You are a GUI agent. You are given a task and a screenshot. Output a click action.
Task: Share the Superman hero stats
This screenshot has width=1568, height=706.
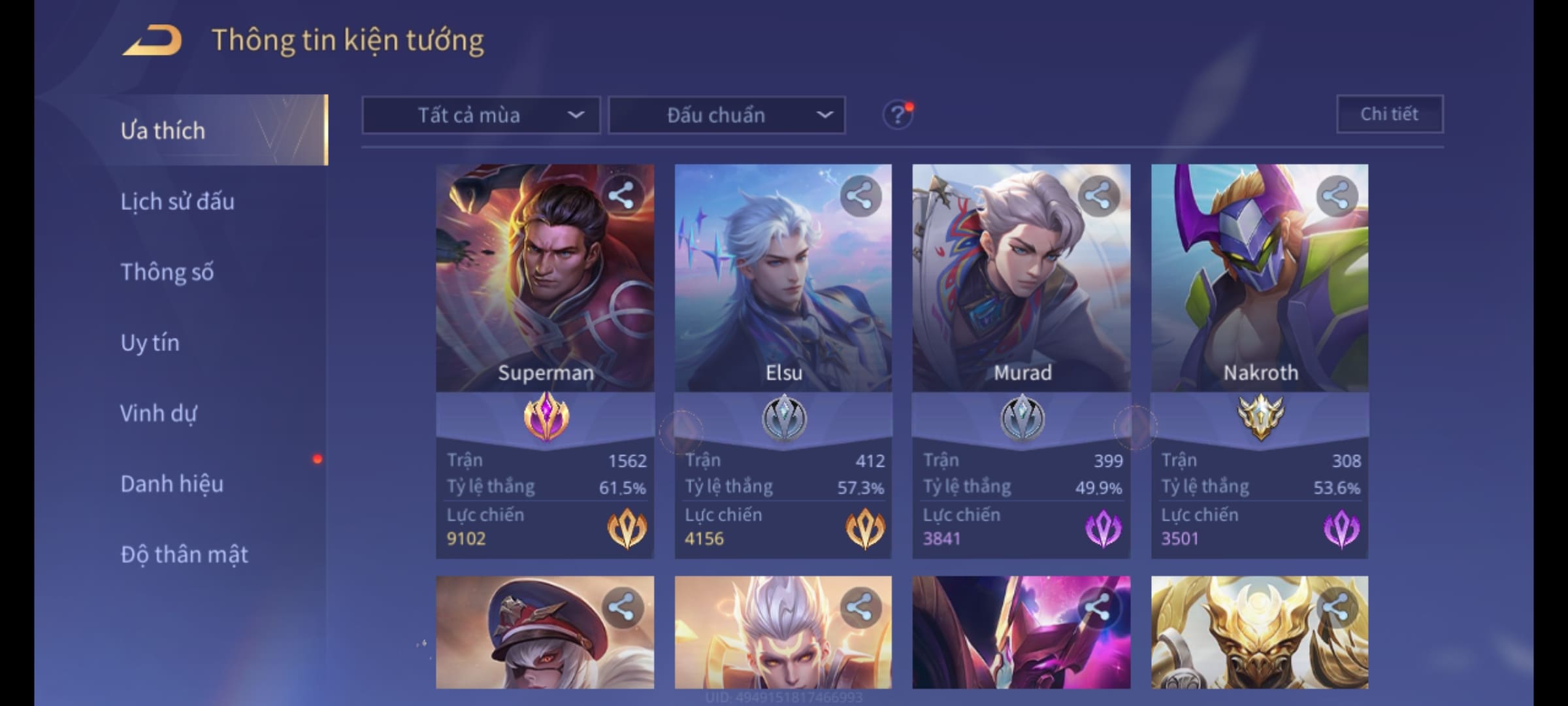(621, 195)
